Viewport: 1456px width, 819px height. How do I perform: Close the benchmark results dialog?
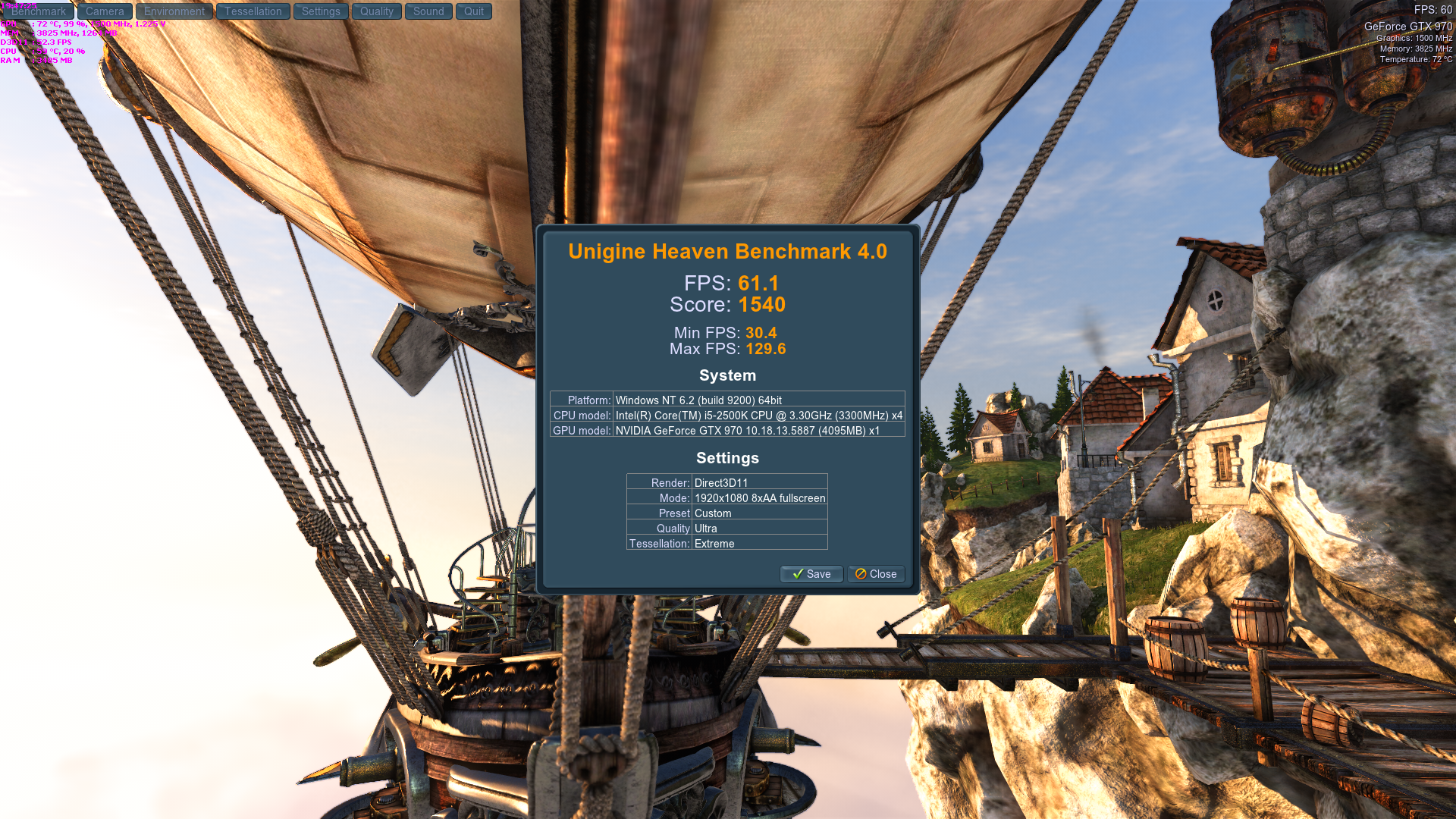coord(876,574)
